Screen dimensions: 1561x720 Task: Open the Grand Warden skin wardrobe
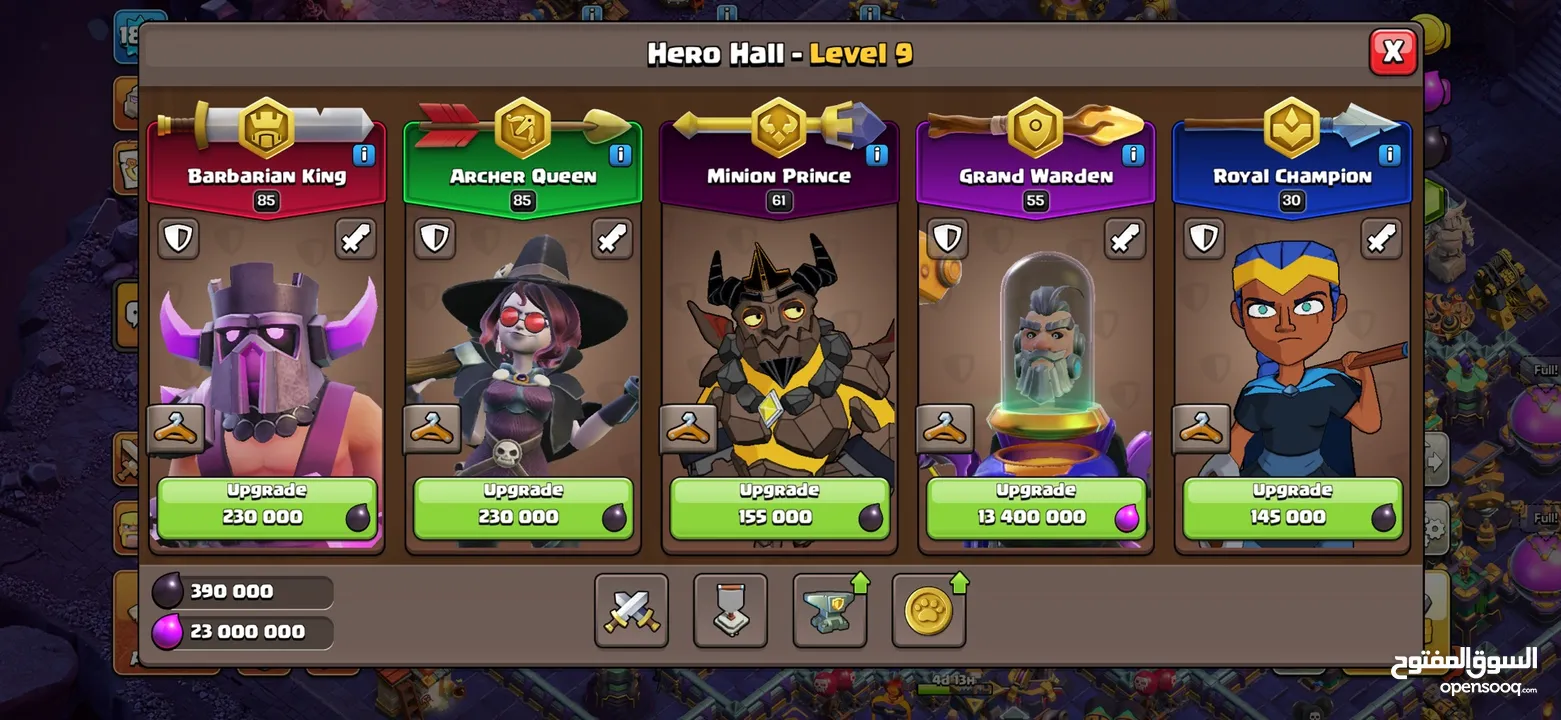(945, 429)
